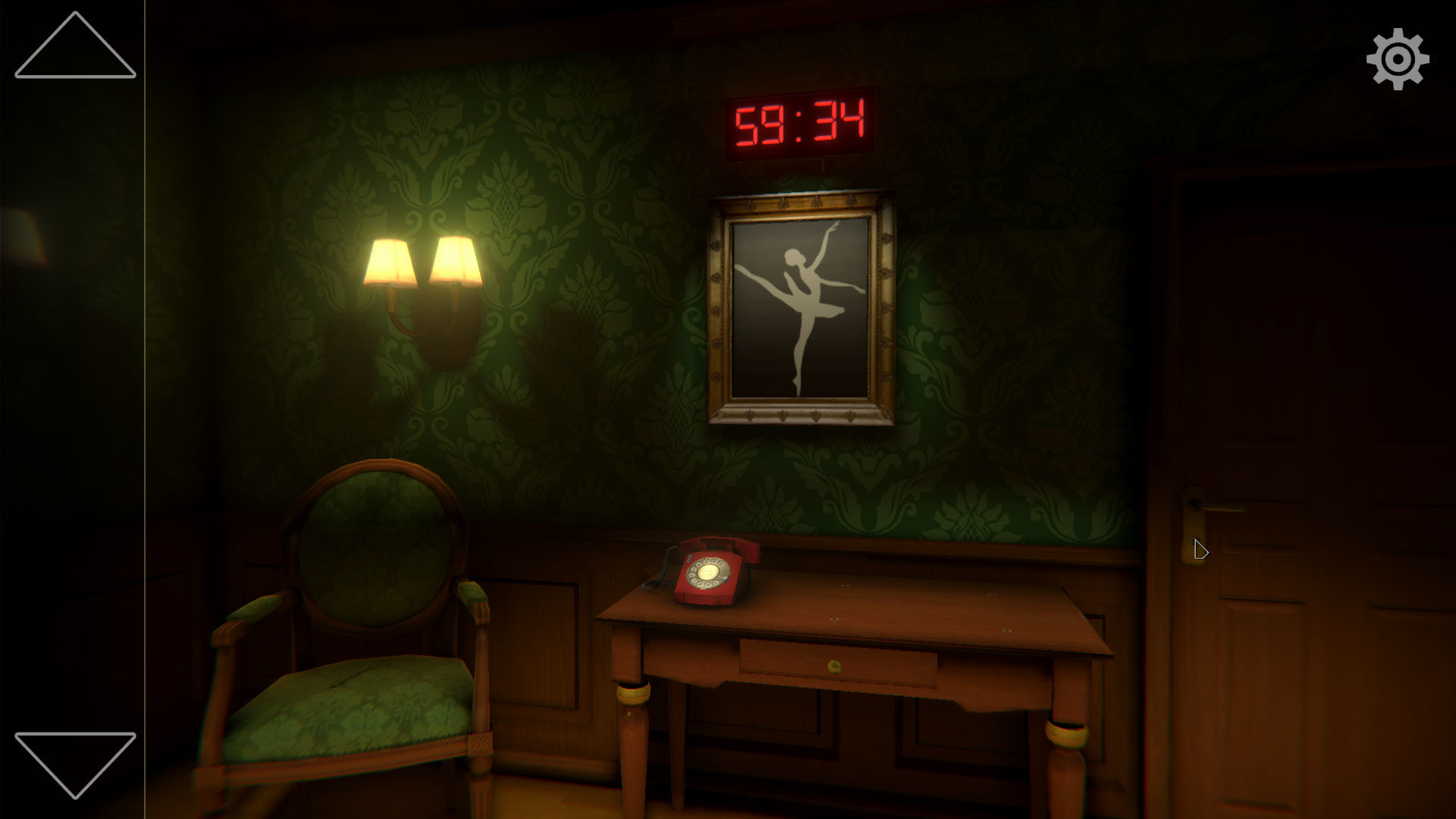Inspect the ballerina painting
This screenshot has height=819, width=1456.
tap(800, 303)
